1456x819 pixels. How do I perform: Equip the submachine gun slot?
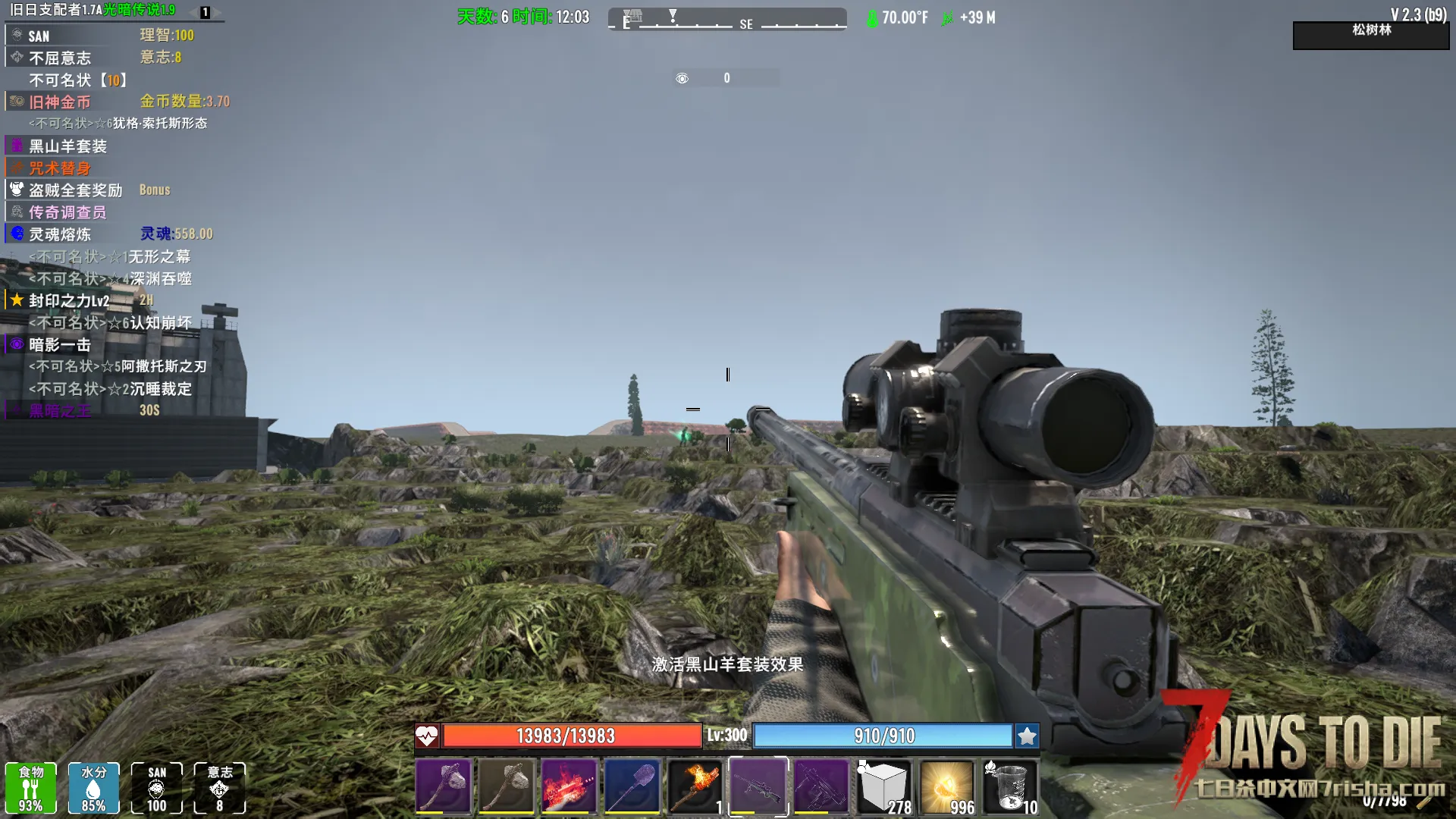click(821, 786)
